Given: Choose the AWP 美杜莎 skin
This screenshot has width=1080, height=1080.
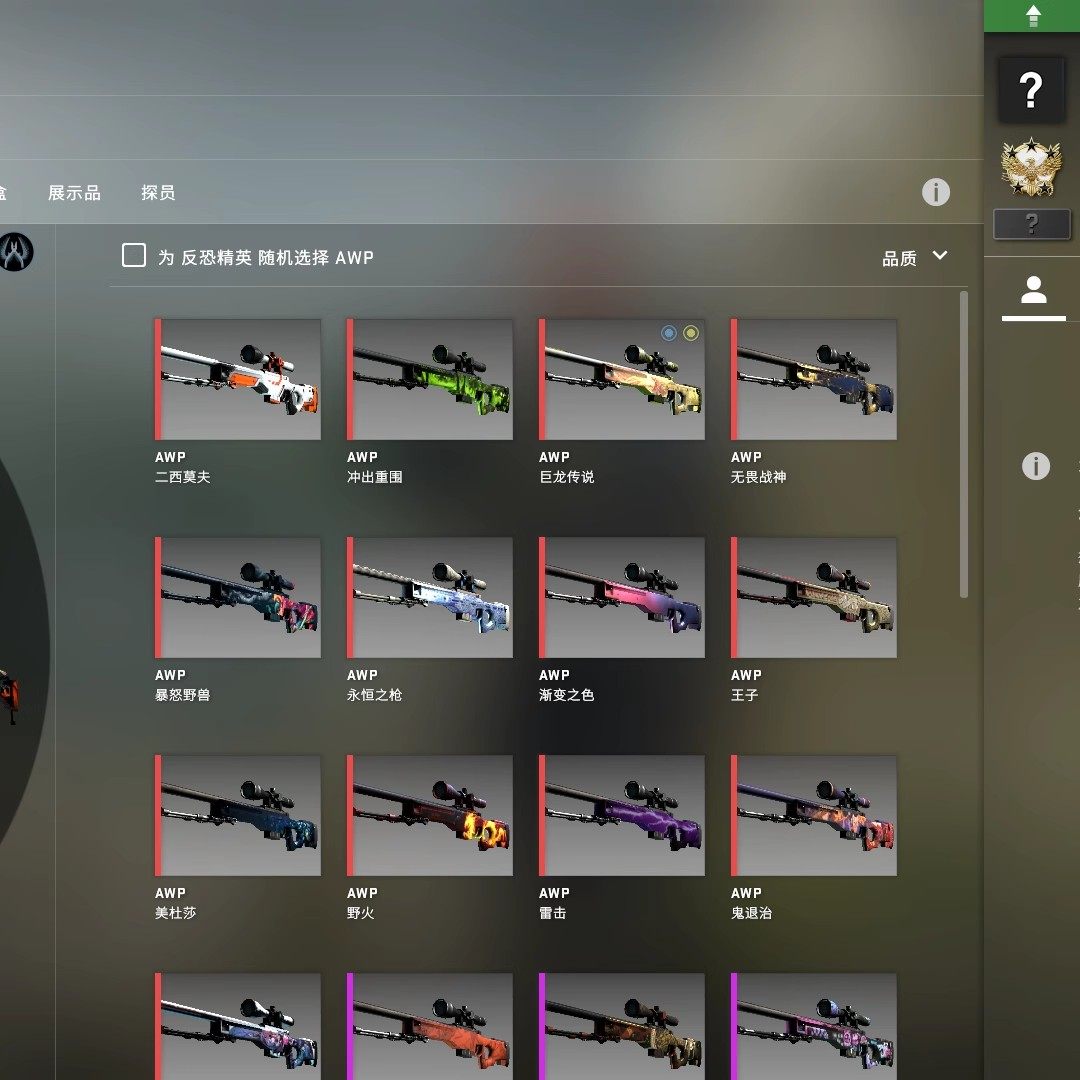Looking at the screenshot, I should [238, 816].
